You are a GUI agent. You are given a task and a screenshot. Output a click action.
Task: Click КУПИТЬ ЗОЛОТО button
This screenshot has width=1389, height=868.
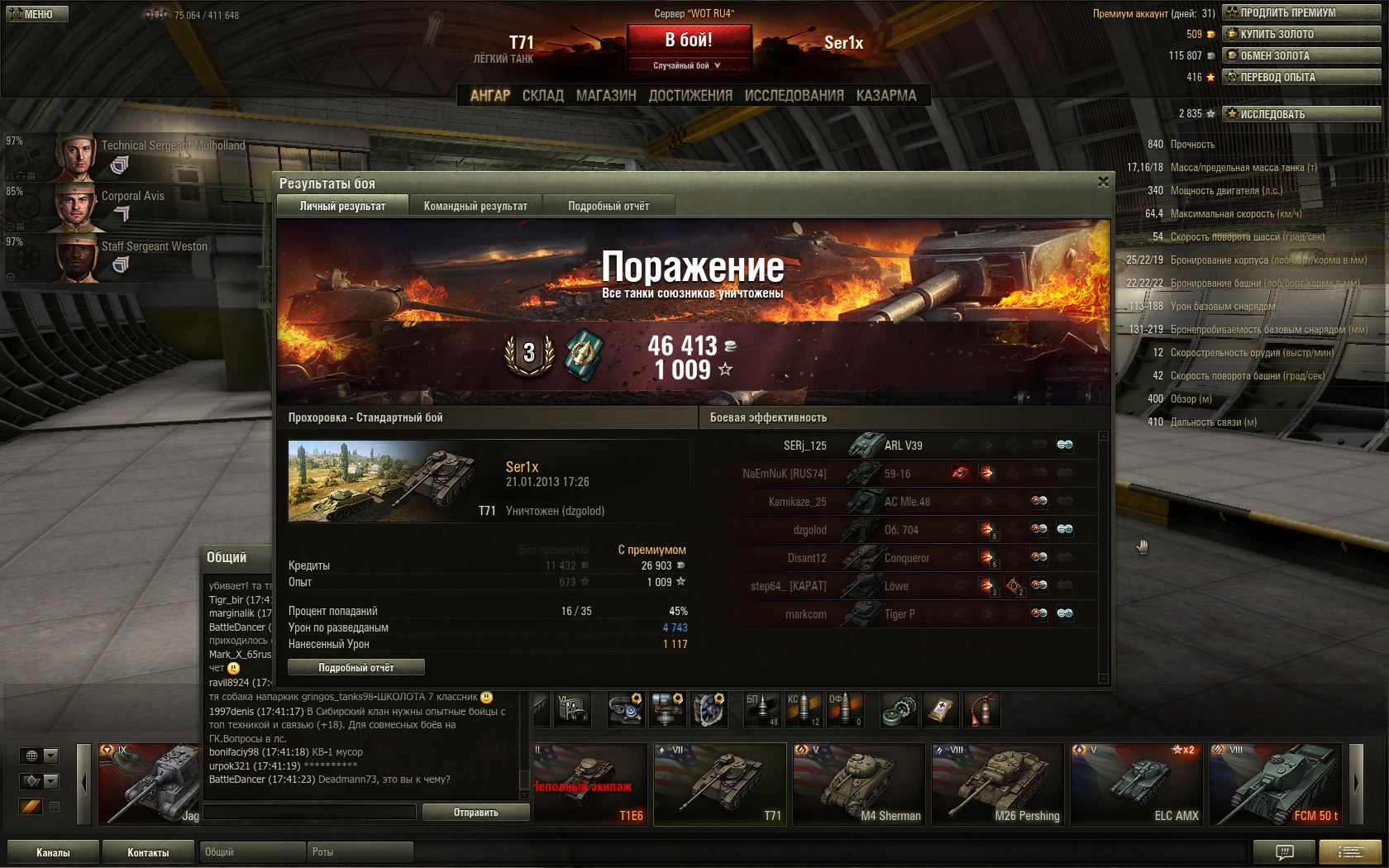[1301, 34]
